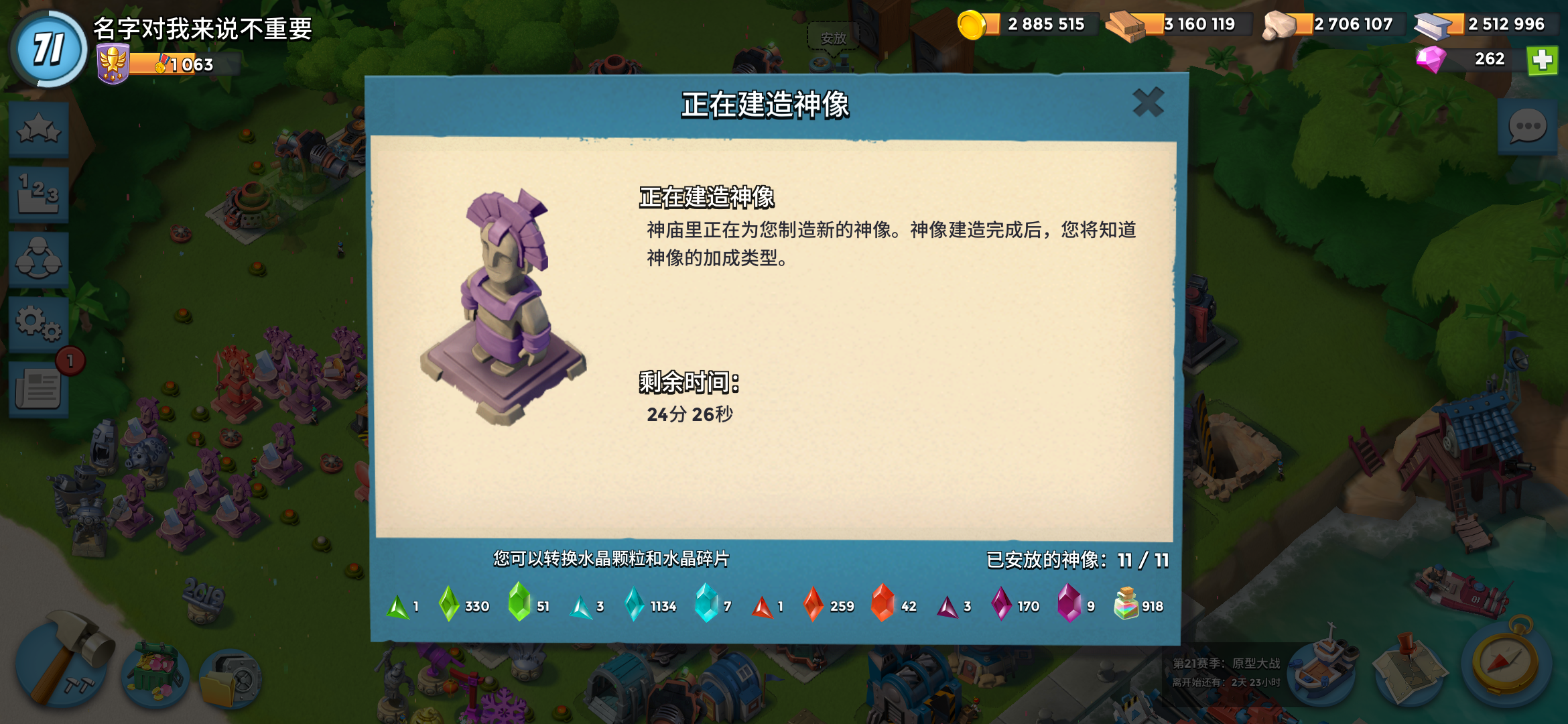Open the settings gear icon
Image resolution: width=1568 pixels, height=724 pixels.
coord(39,324)
